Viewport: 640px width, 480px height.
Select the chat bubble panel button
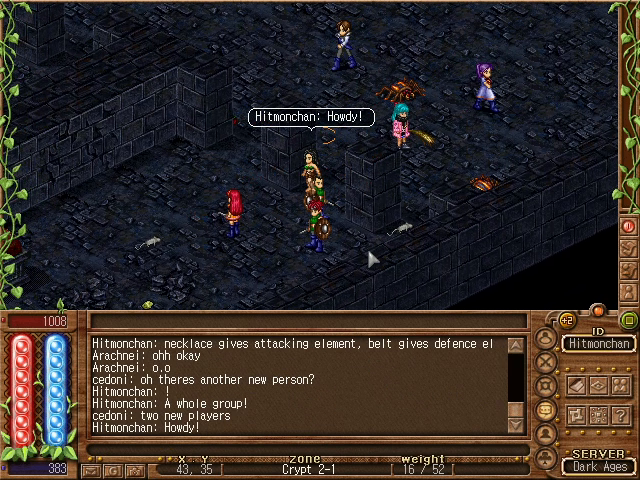click(546, 409)
